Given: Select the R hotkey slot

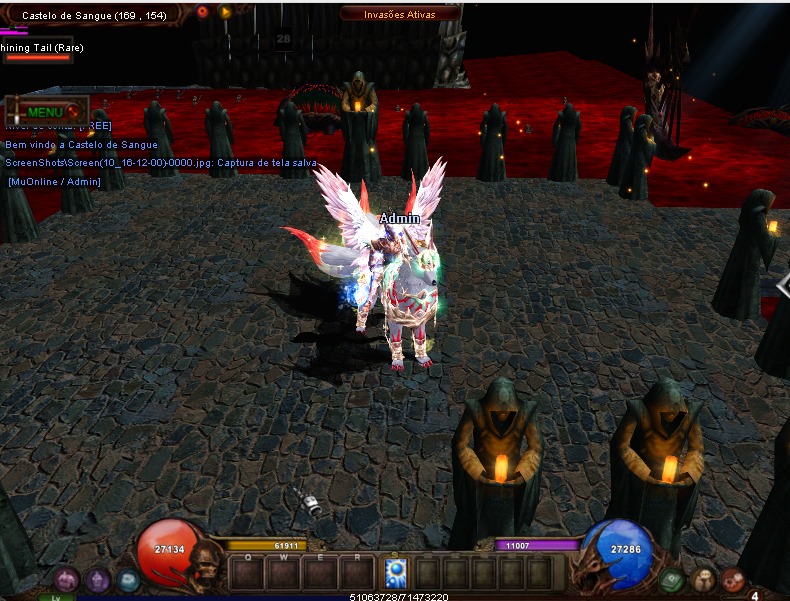Looking at the screenshot, I should tap(356, 573).
